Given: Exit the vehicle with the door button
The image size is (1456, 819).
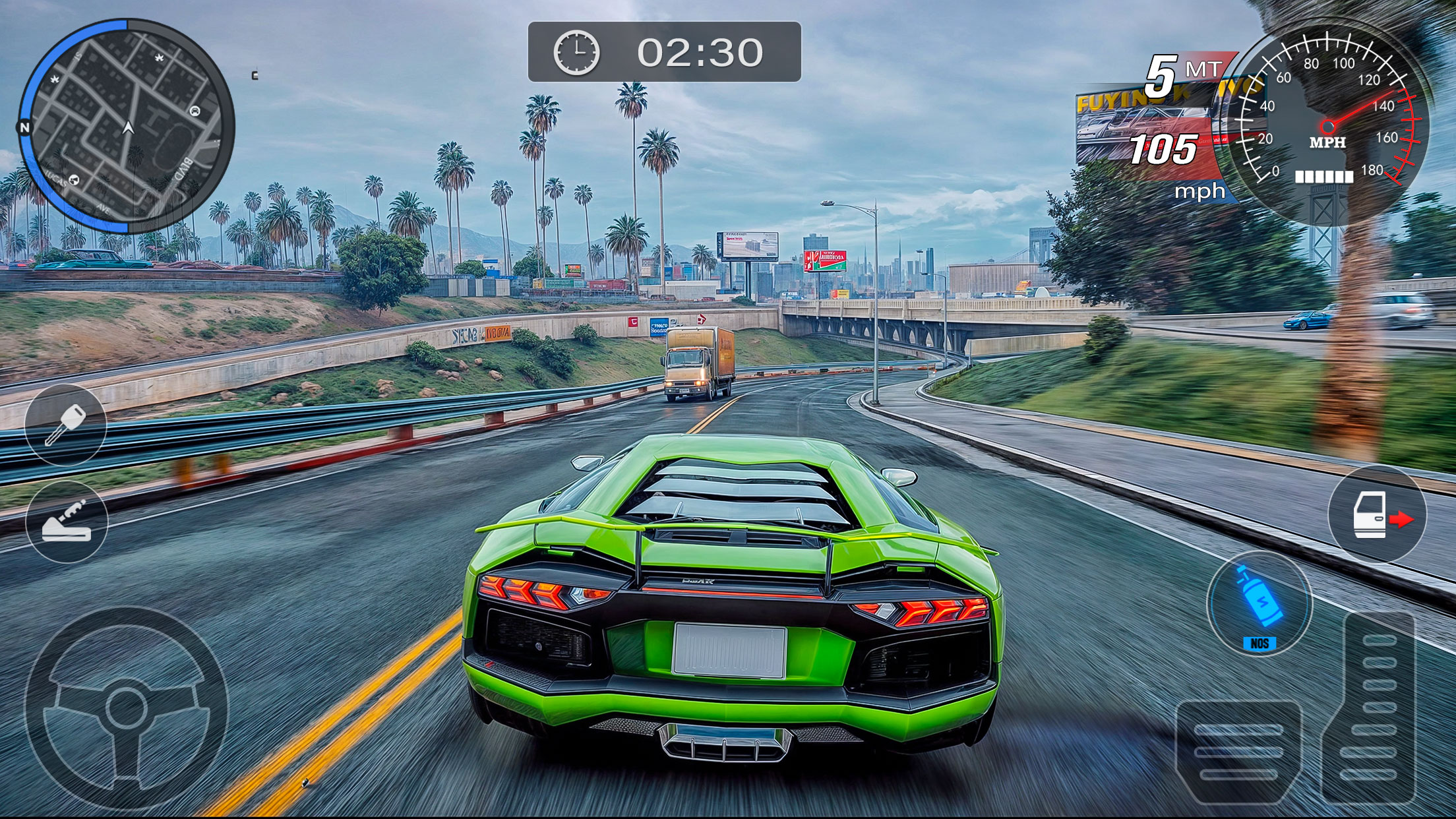Looking at the screenshot, I should click(x=1377, y=514).
